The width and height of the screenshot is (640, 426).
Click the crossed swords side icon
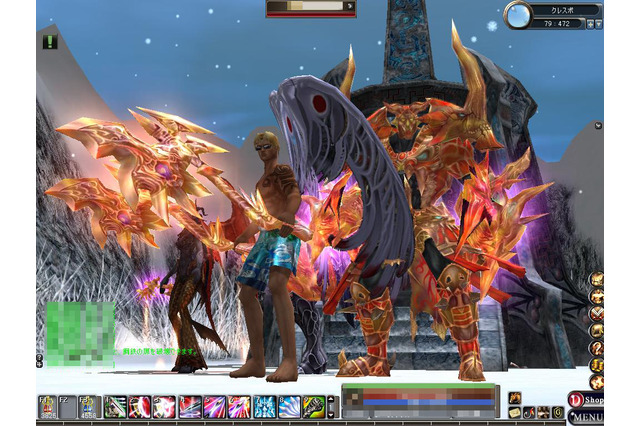pos(596,313)
